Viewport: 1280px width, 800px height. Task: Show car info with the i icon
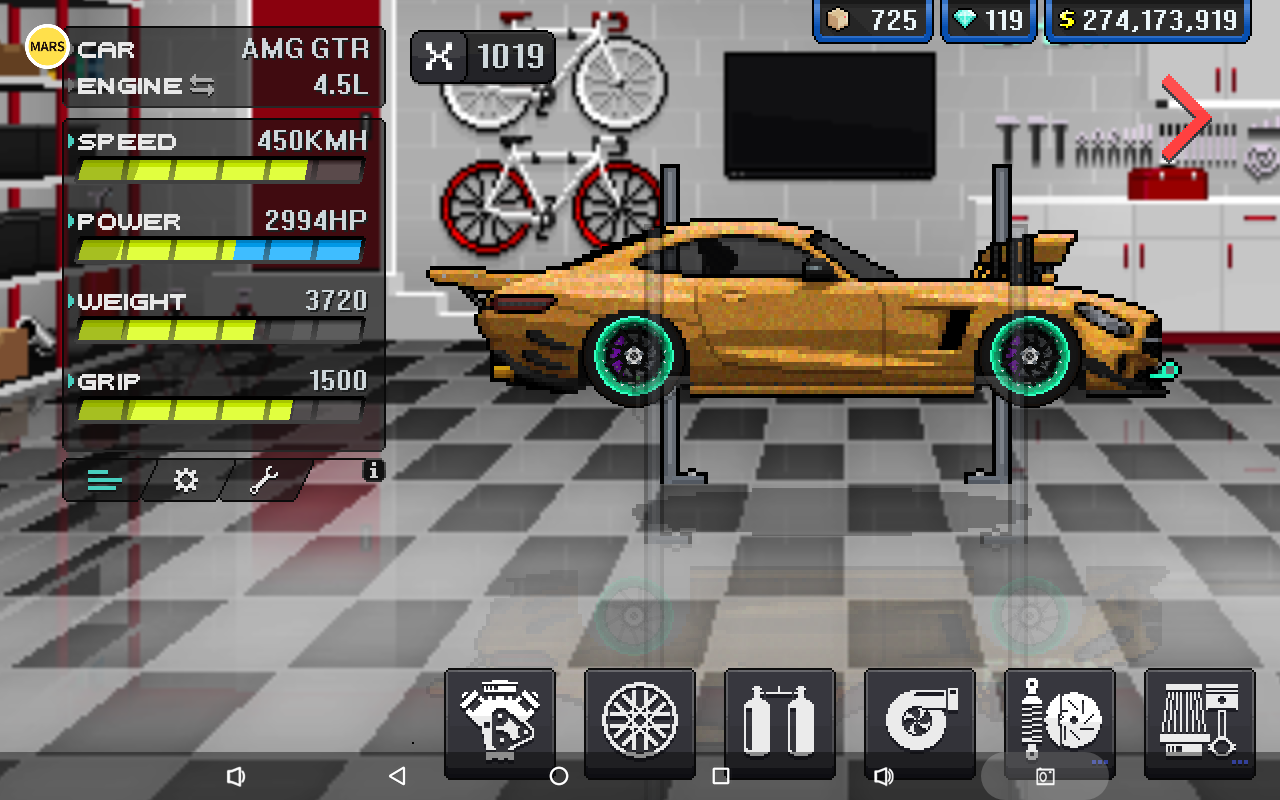(373, 470)
